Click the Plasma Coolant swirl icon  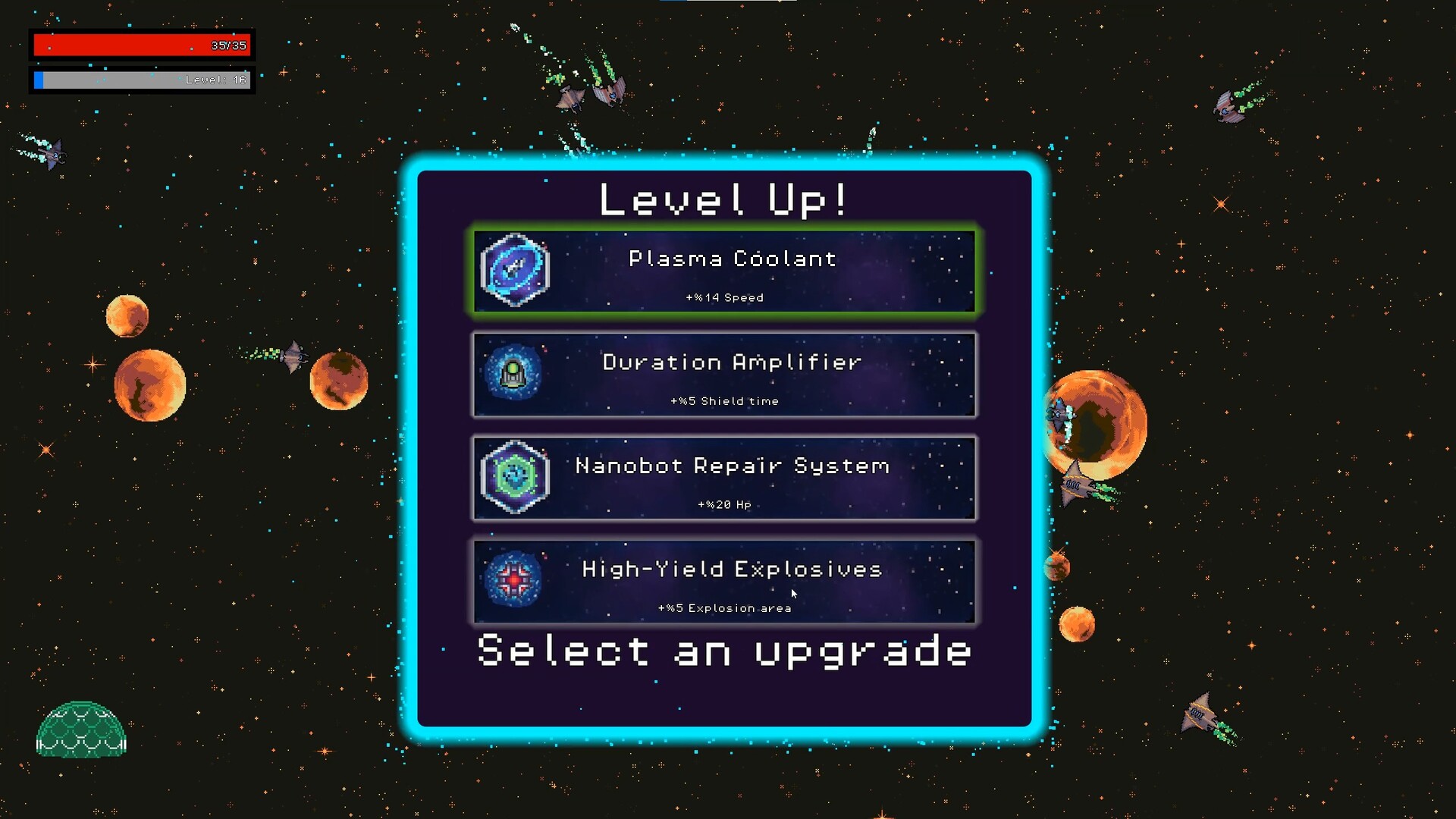click(x=516, y=269)
